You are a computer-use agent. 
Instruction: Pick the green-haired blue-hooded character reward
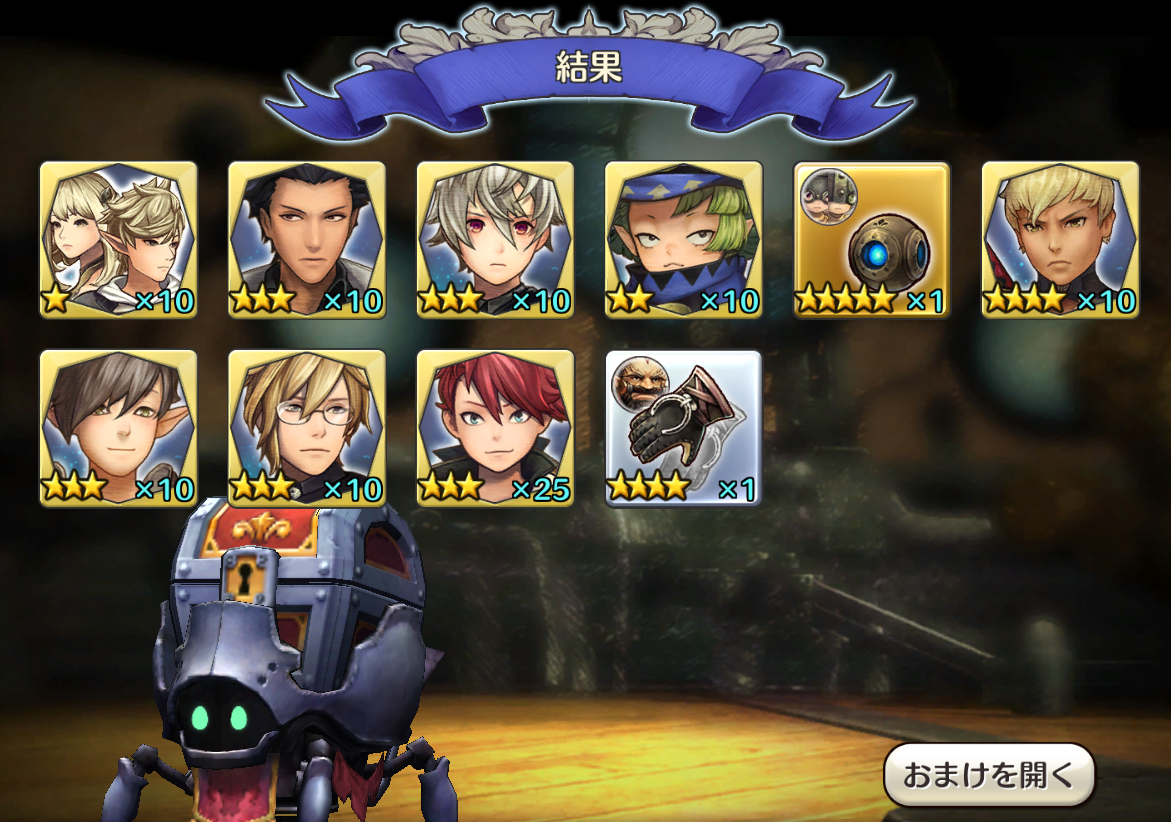(684, 240)
